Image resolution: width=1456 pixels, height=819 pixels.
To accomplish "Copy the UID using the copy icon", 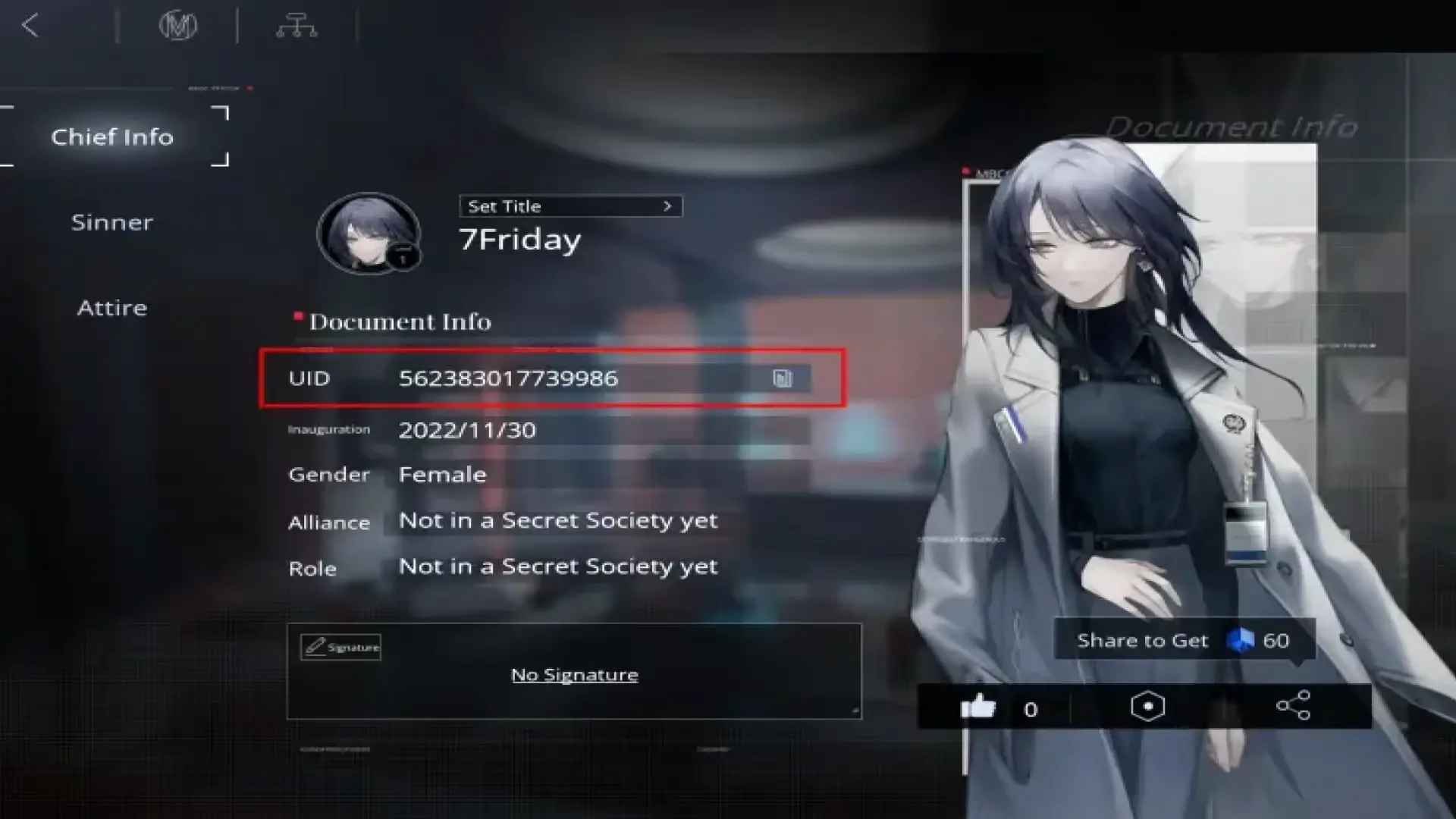I will click(783, 379).
